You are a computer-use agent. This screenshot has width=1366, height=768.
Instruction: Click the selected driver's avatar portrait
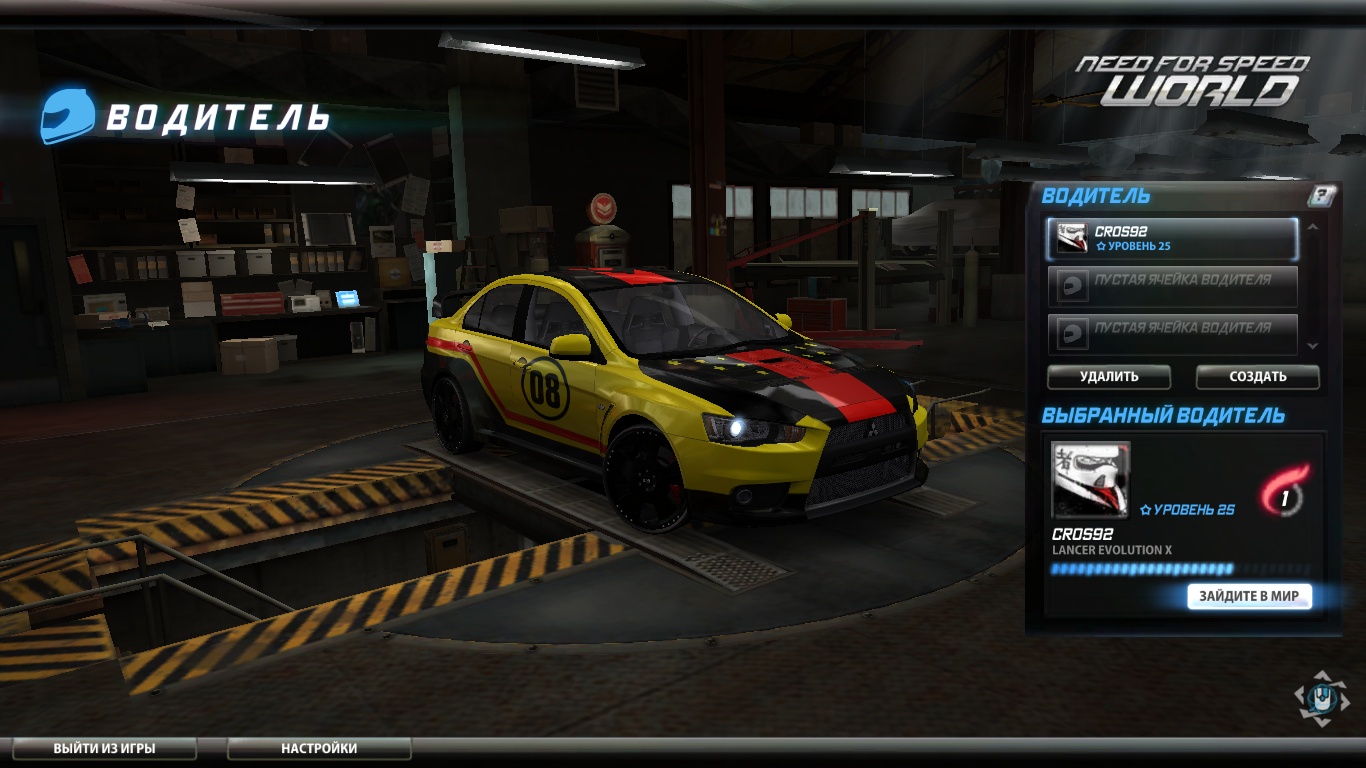pos(1090,479)
